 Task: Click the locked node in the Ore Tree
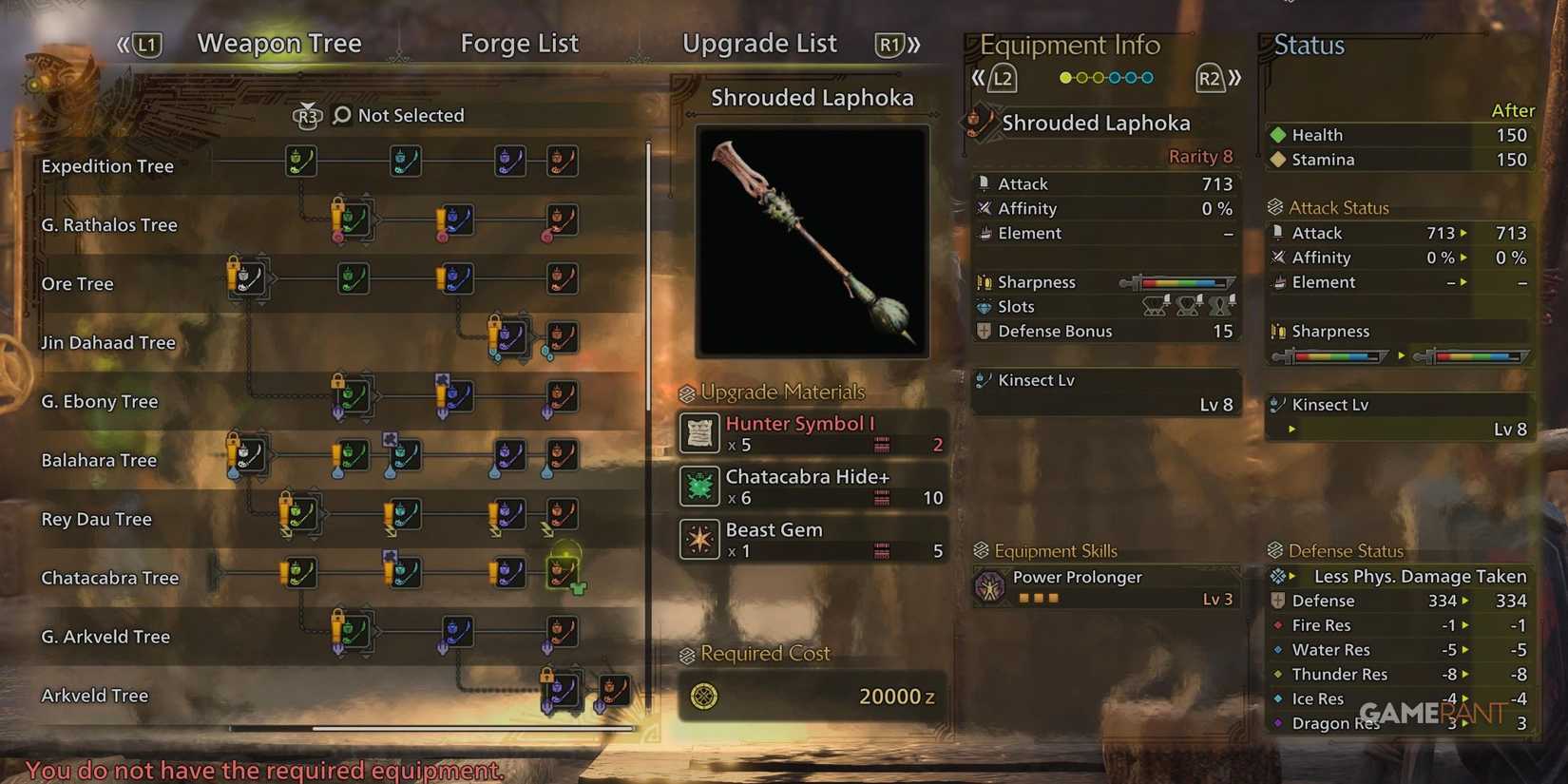(x=249, y=277)
